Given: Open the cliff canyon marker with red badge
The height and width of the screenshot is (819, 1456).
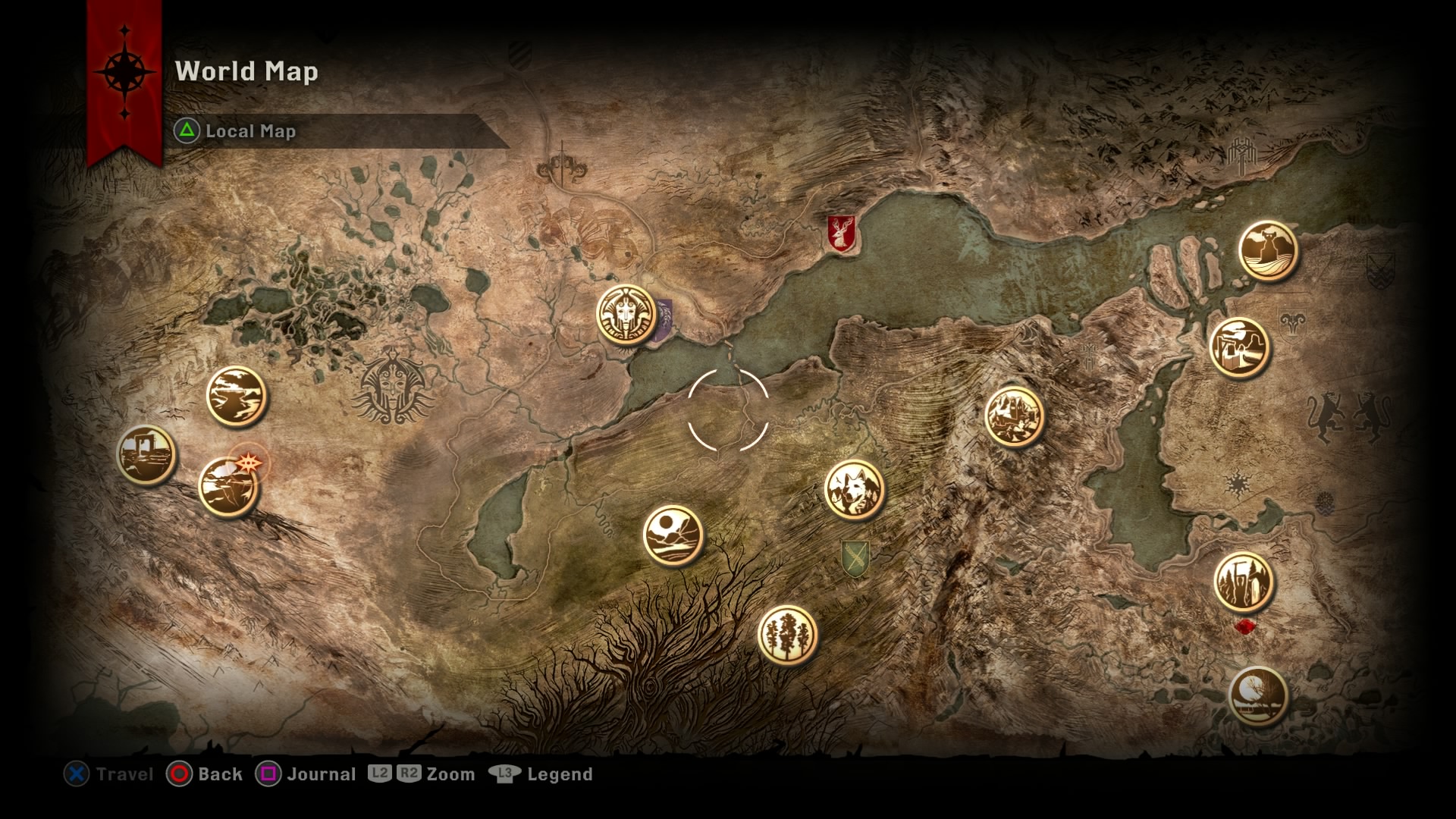Looking at the screenshot, I should click(228, 486).
